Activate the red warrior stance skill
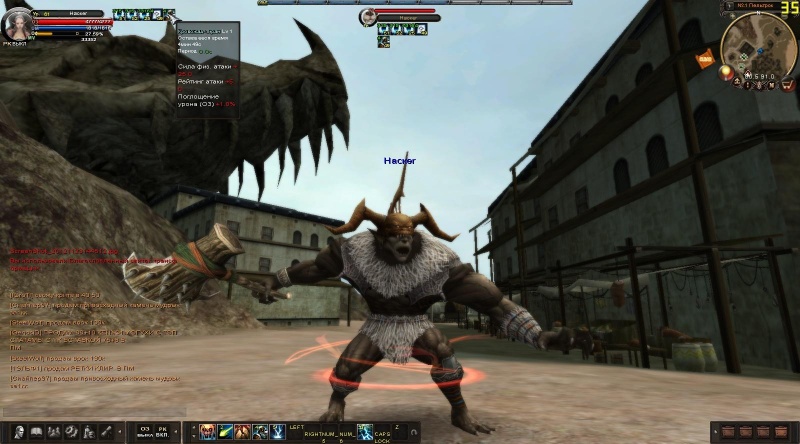This screenshot has width=800, height=444. click(x=243, y=431)
